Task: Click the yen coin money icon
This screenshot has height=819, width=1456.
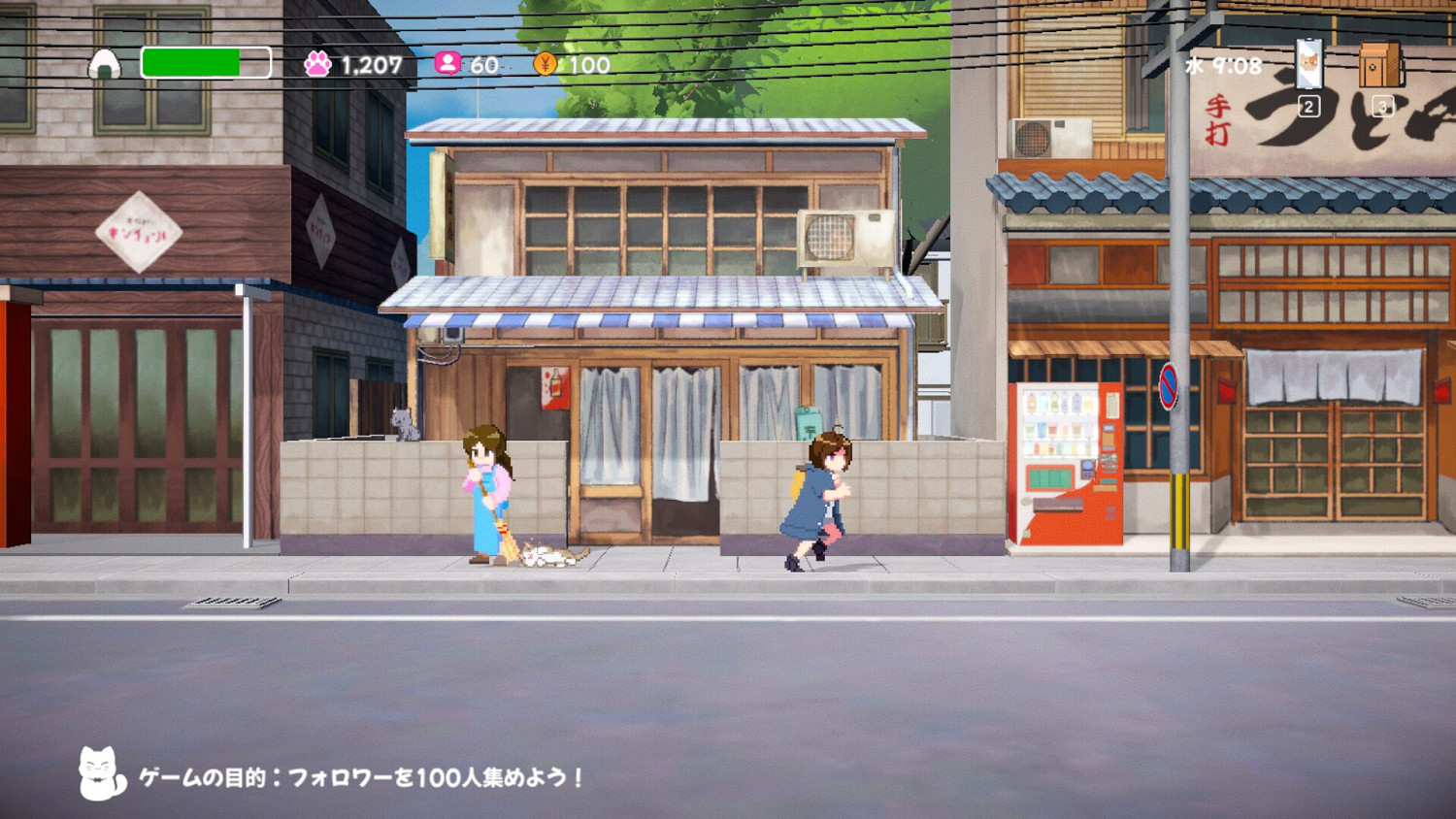Action: 544,63
